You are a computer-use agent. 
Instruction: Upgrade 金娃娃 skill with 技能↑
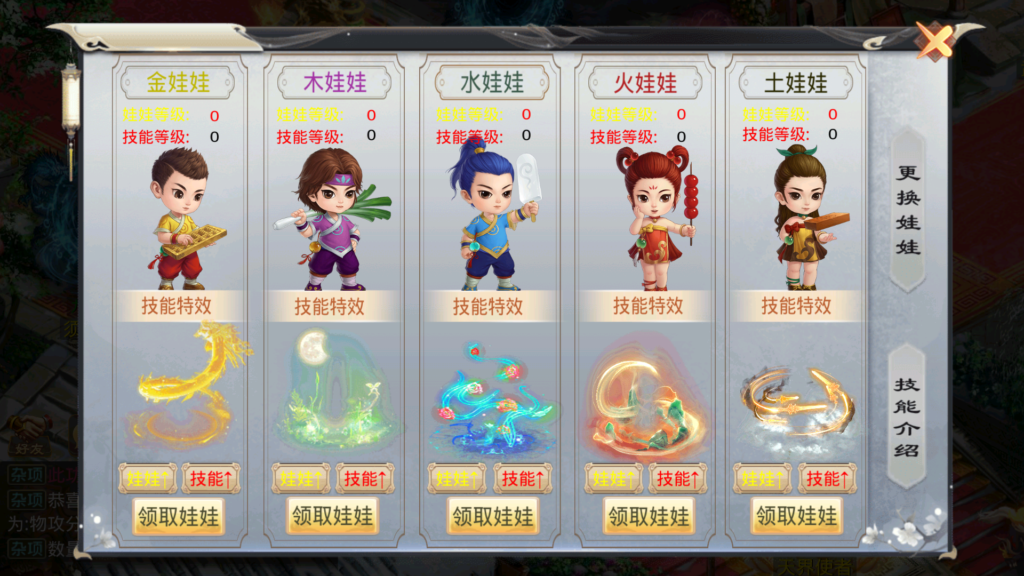coord(210,479)
